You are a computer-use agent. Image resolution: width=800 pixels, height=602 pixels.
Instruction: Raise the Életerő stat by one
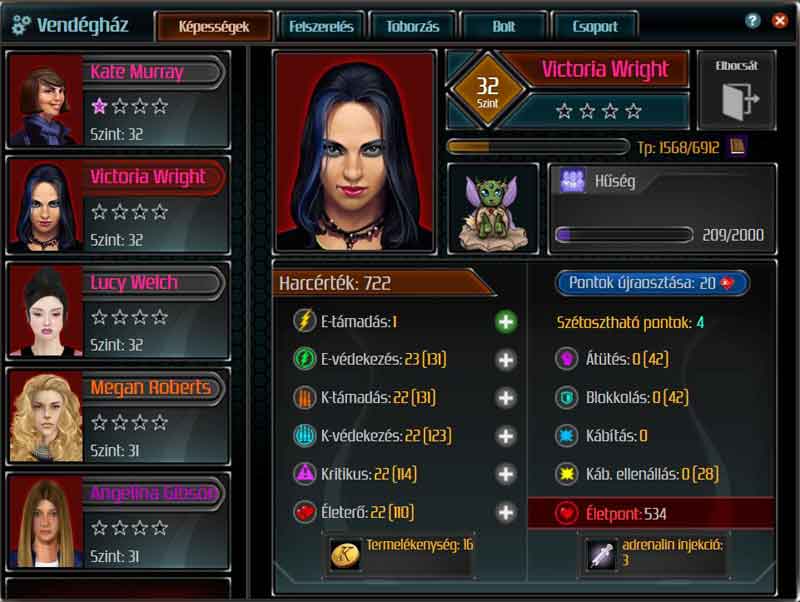(x=506, y=513)
